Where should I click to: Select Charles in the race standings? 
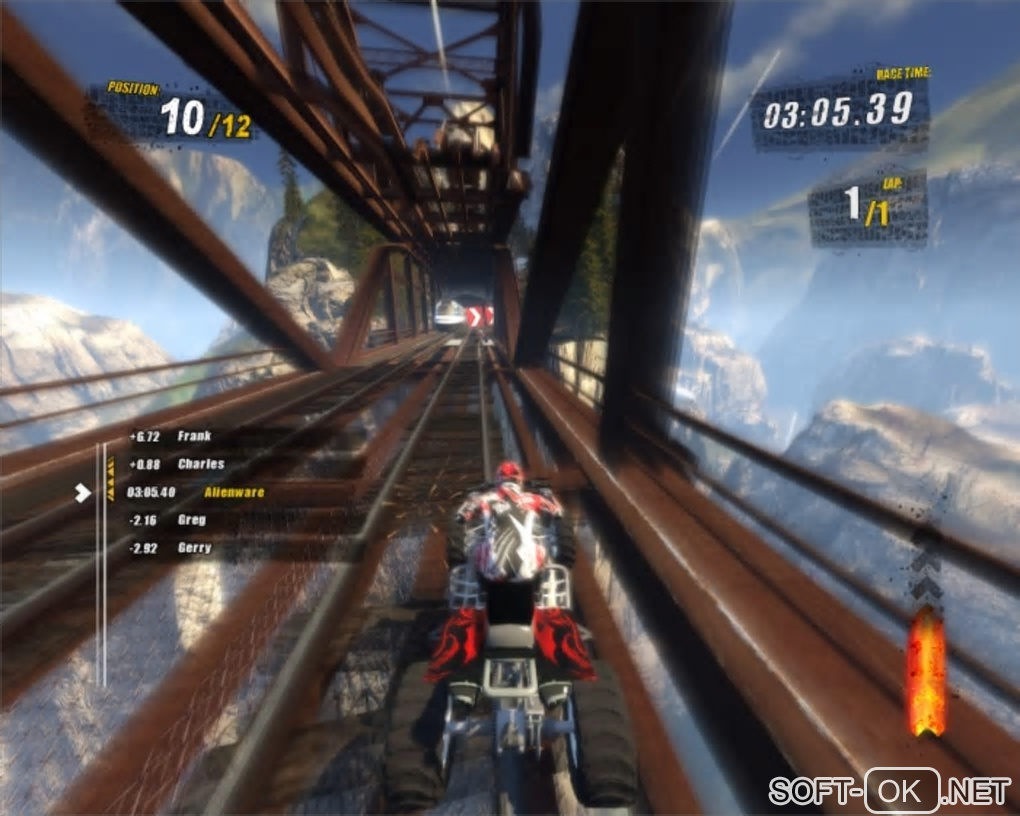190,464
